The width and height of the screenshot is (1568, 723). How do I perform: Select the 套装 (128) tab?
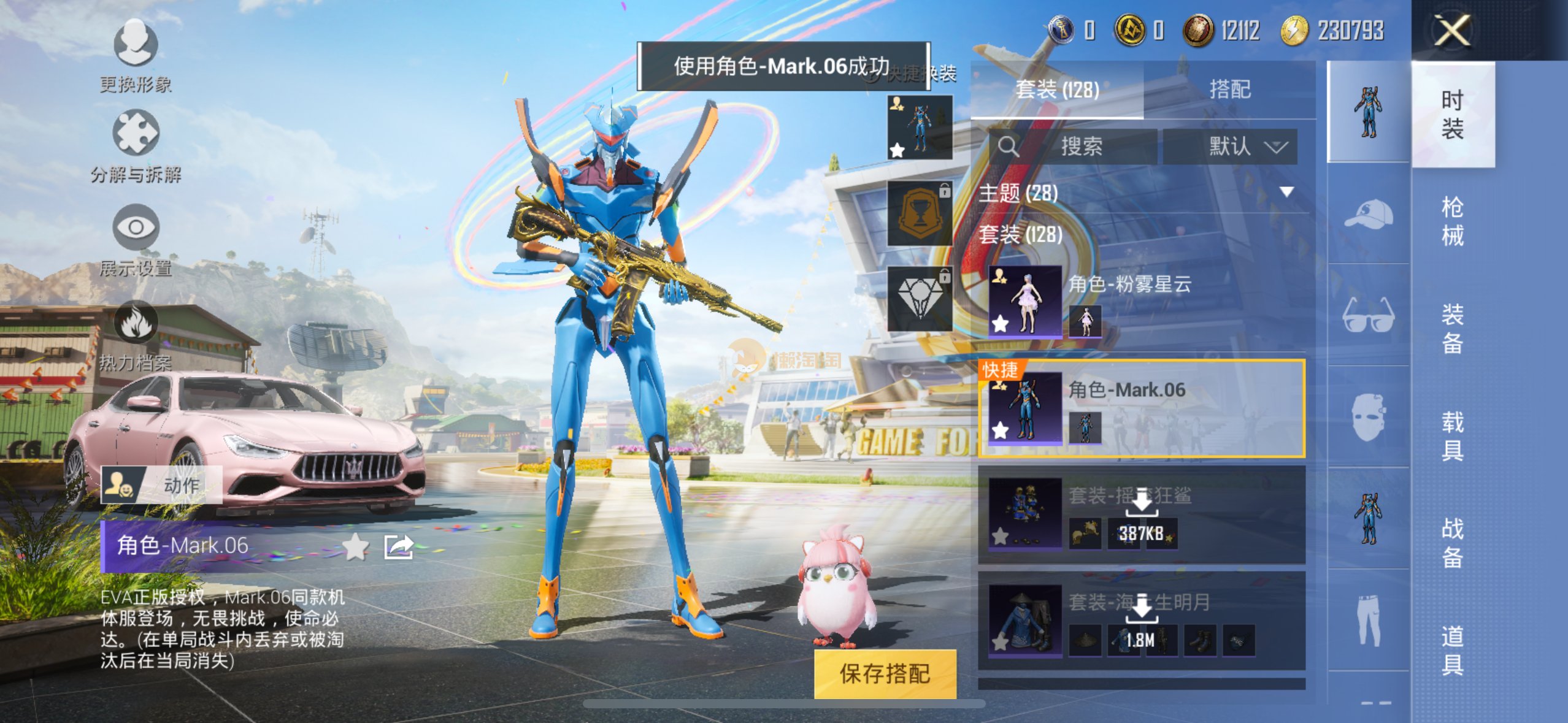1057,90
